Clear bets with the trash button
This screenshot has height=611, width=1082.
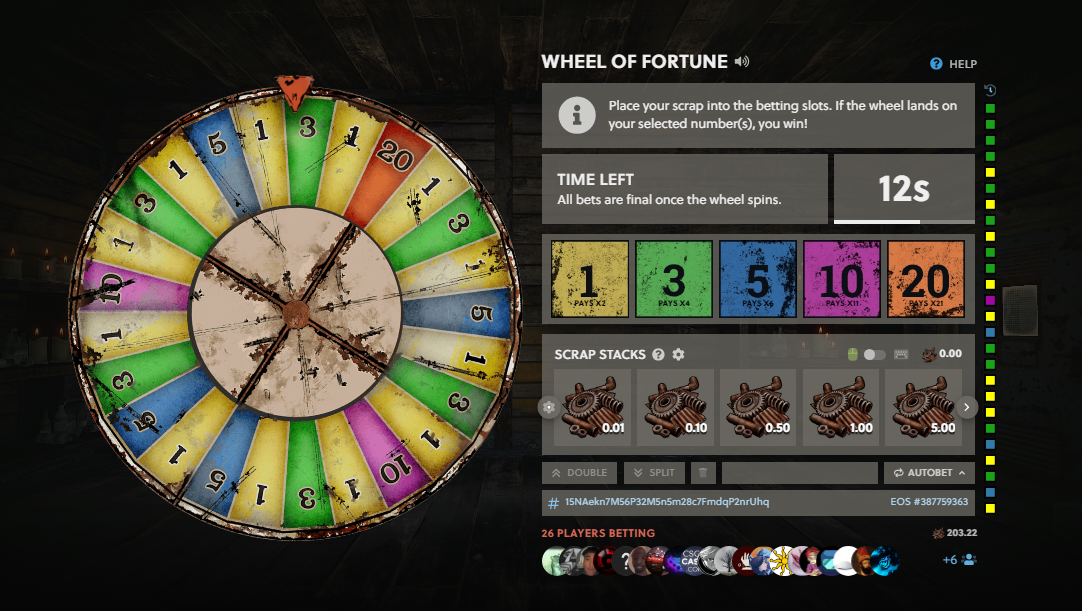click(x=703, y=472)
